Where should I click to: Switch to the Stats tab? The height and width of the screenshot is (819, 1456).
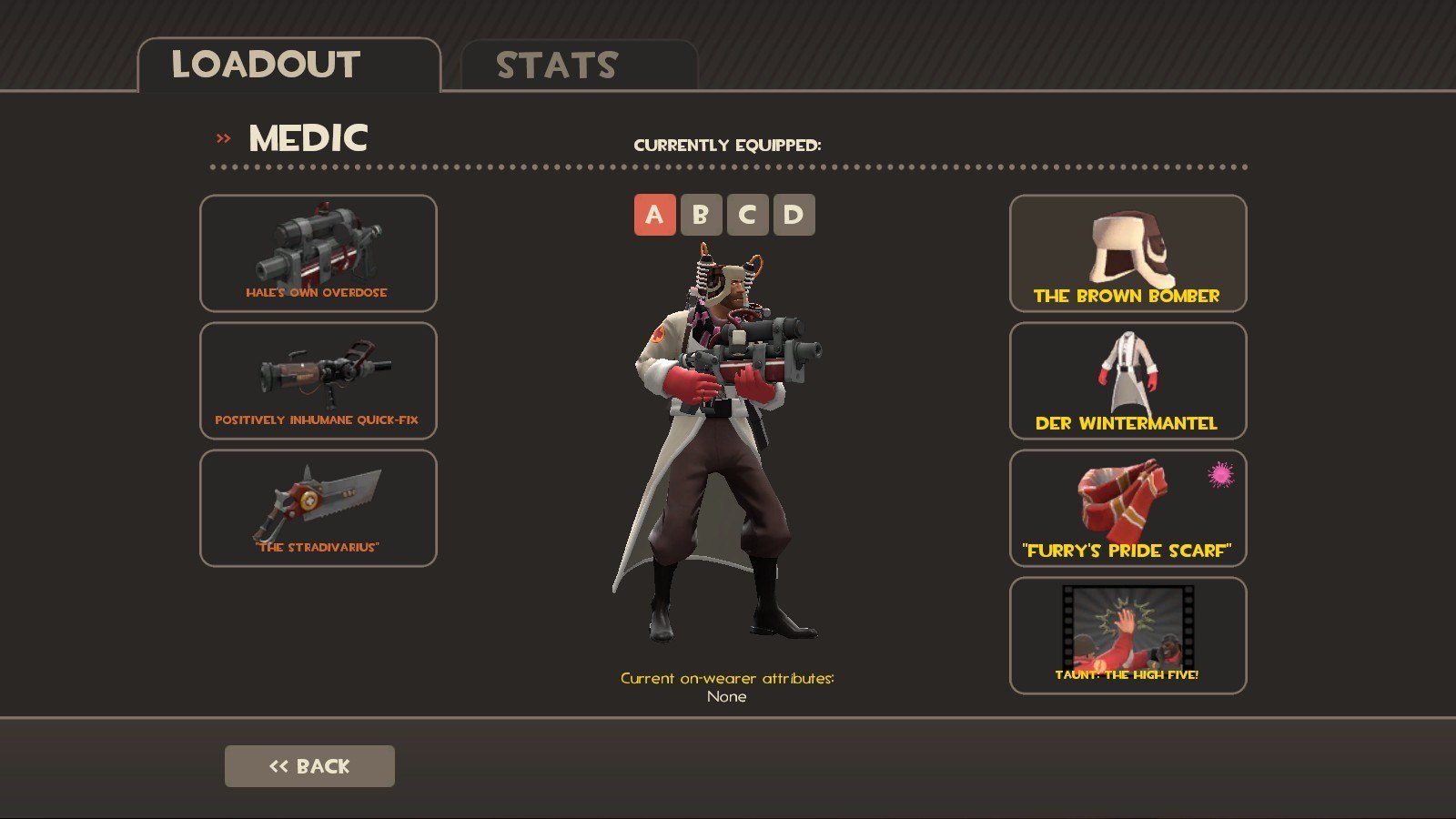click(x=579, y=66)
